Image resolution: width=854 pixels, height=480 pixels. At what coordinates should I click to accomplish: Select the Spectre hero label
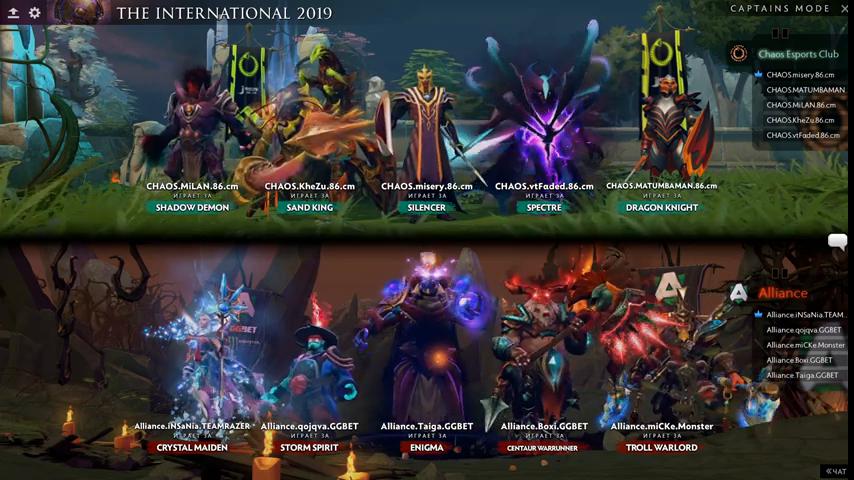coord(544,208)
